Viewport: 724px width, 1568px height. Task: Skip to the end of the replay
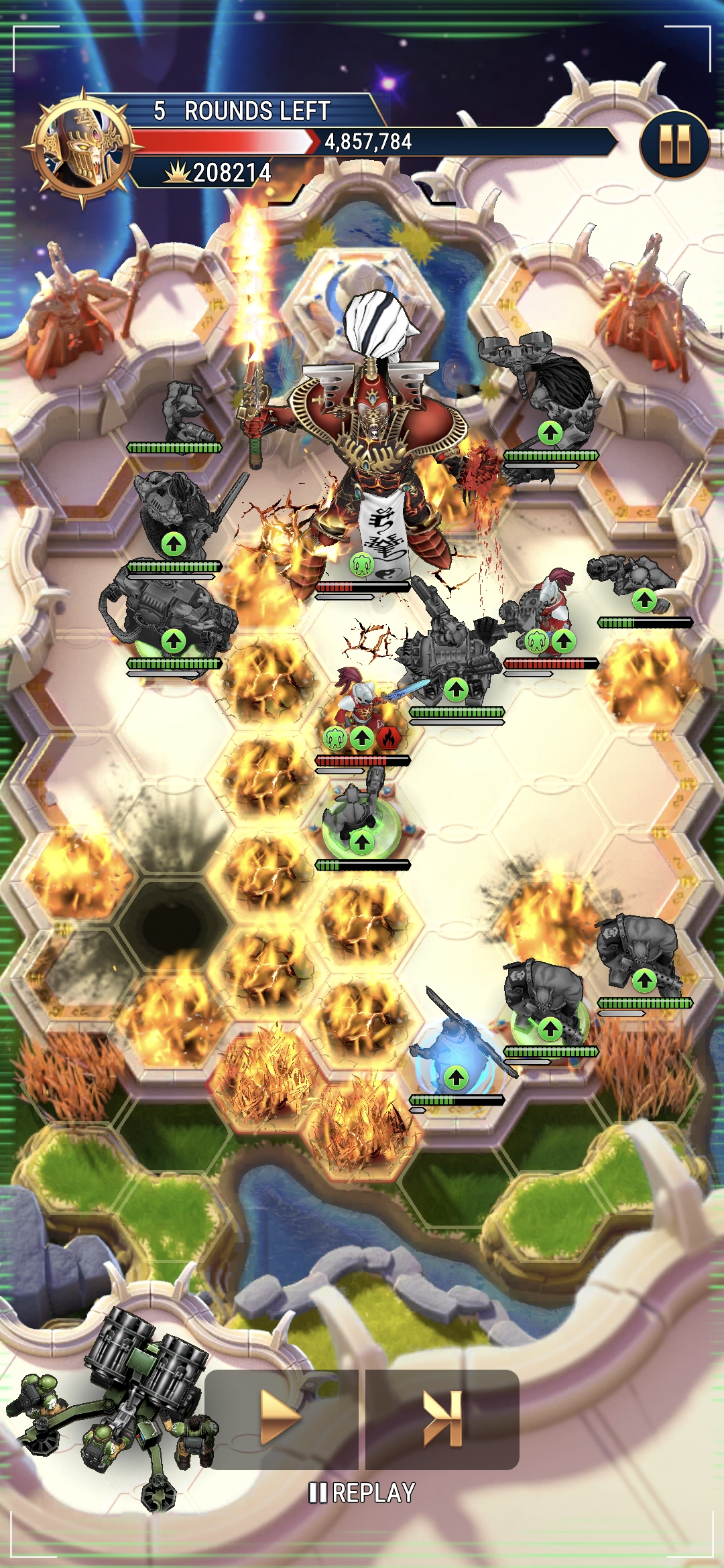coord(442,1418)
